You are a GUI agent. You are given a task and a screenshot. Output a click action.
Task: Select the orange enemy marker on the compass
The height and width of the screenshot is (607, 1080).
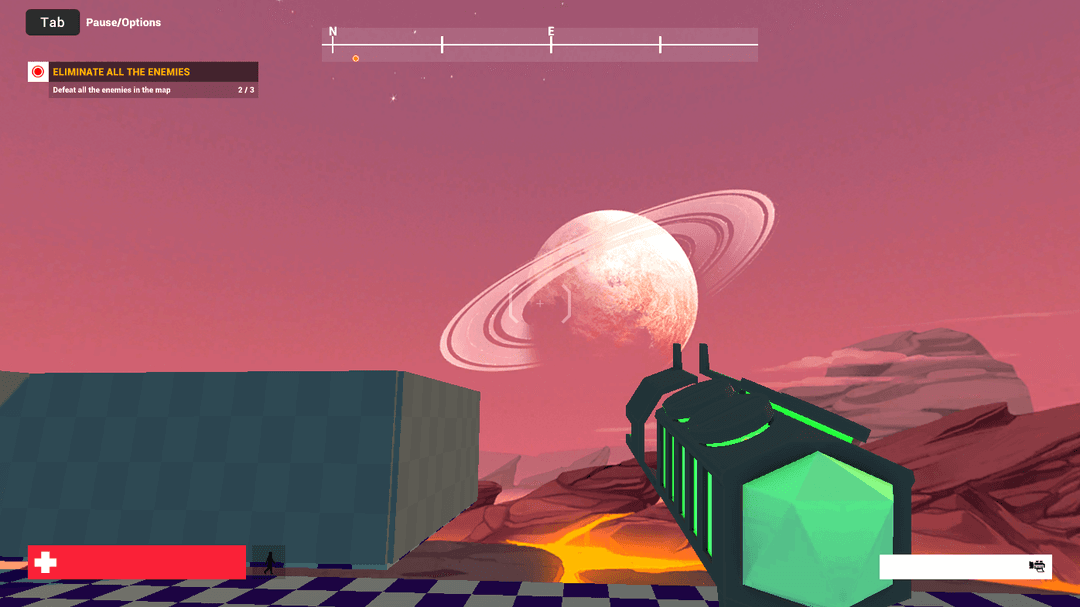[356, 58]
